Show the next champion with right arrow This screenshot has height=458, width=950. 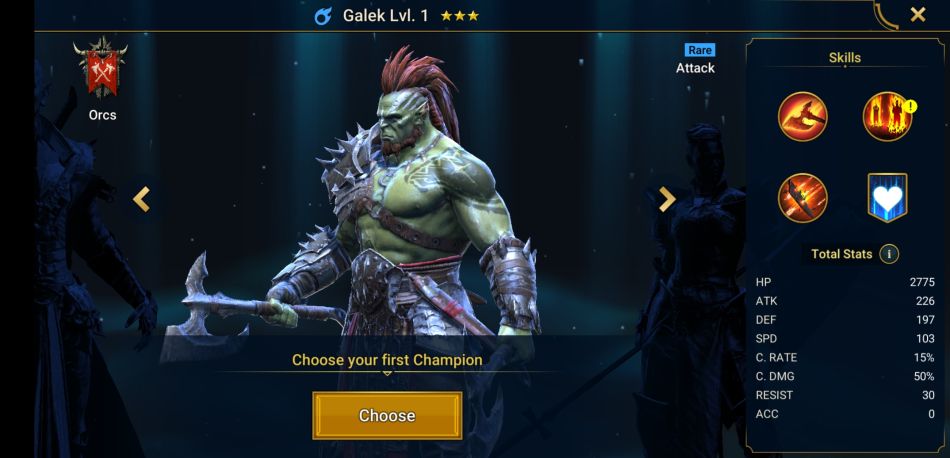click(667, 199)
